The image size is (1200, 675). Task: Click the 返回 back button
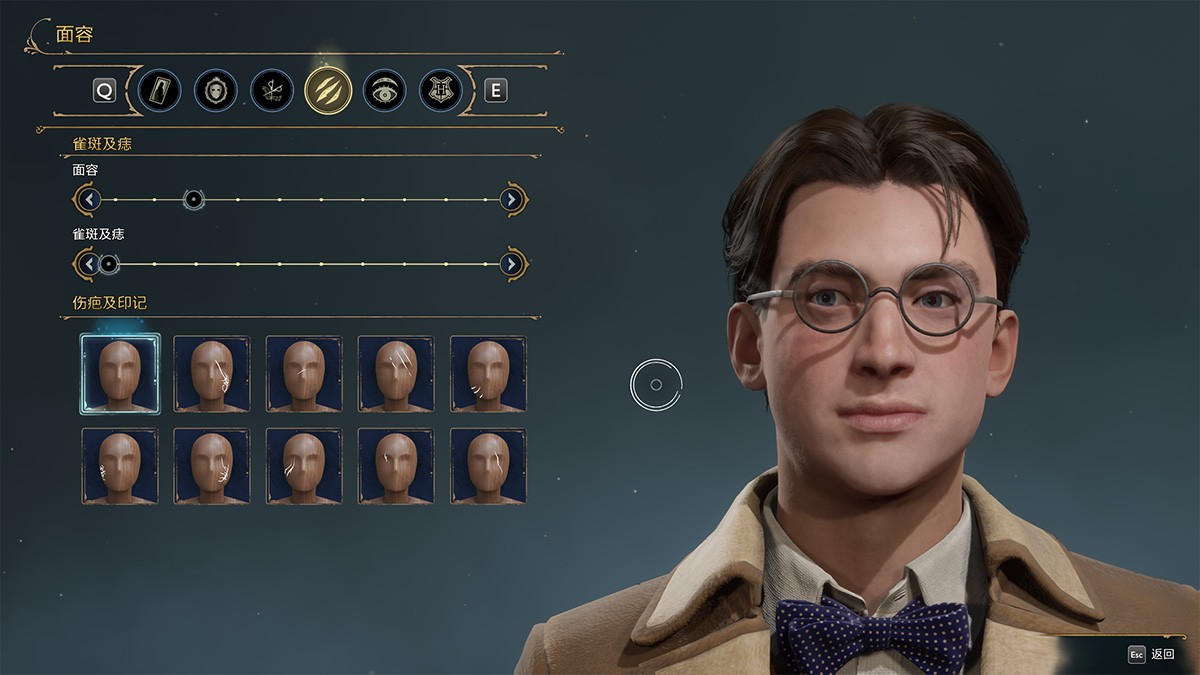click(1151, 654)
